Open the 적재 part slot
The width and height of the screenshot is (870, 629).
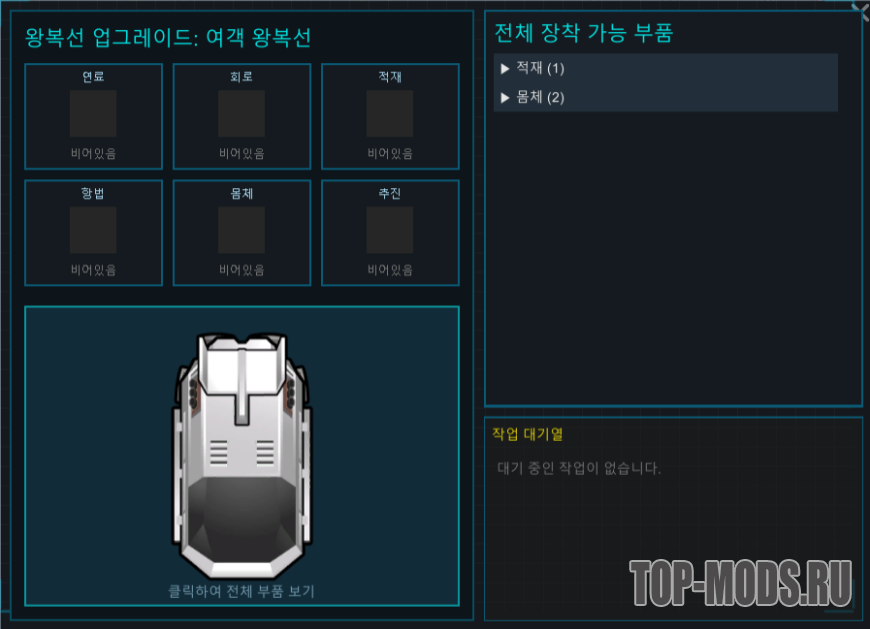point(390,114)
